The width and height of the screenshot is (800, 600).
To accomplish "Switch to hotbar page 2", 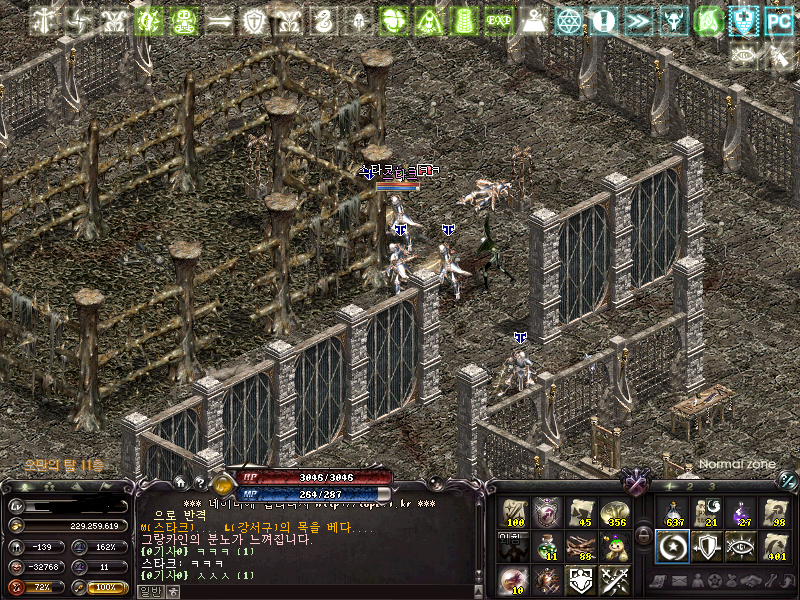I will pyautogui.click(x=690, y=486).
